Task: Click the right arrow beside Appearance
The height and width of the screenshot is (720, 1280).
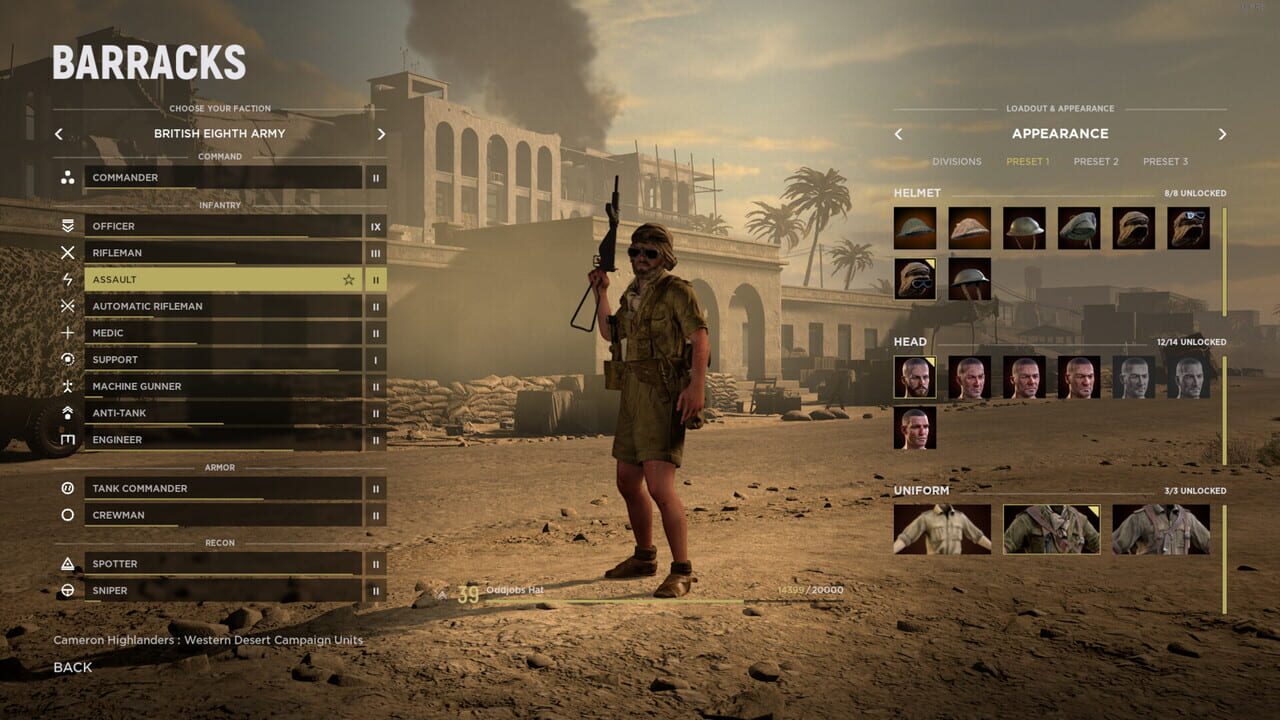Action: pos(1222,133)
